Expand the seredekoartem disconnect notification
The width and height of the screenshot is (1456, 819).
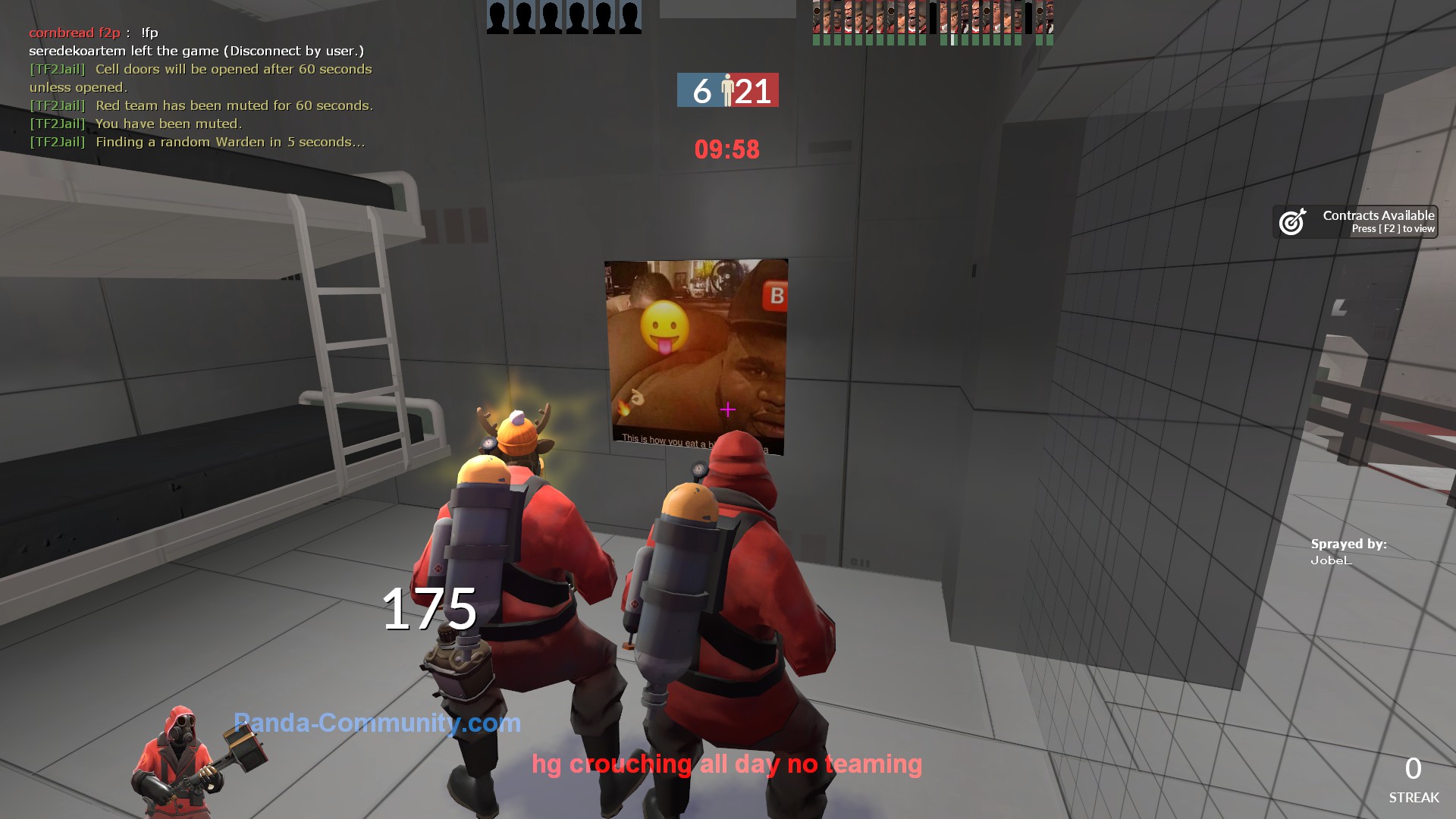(197, 51)
